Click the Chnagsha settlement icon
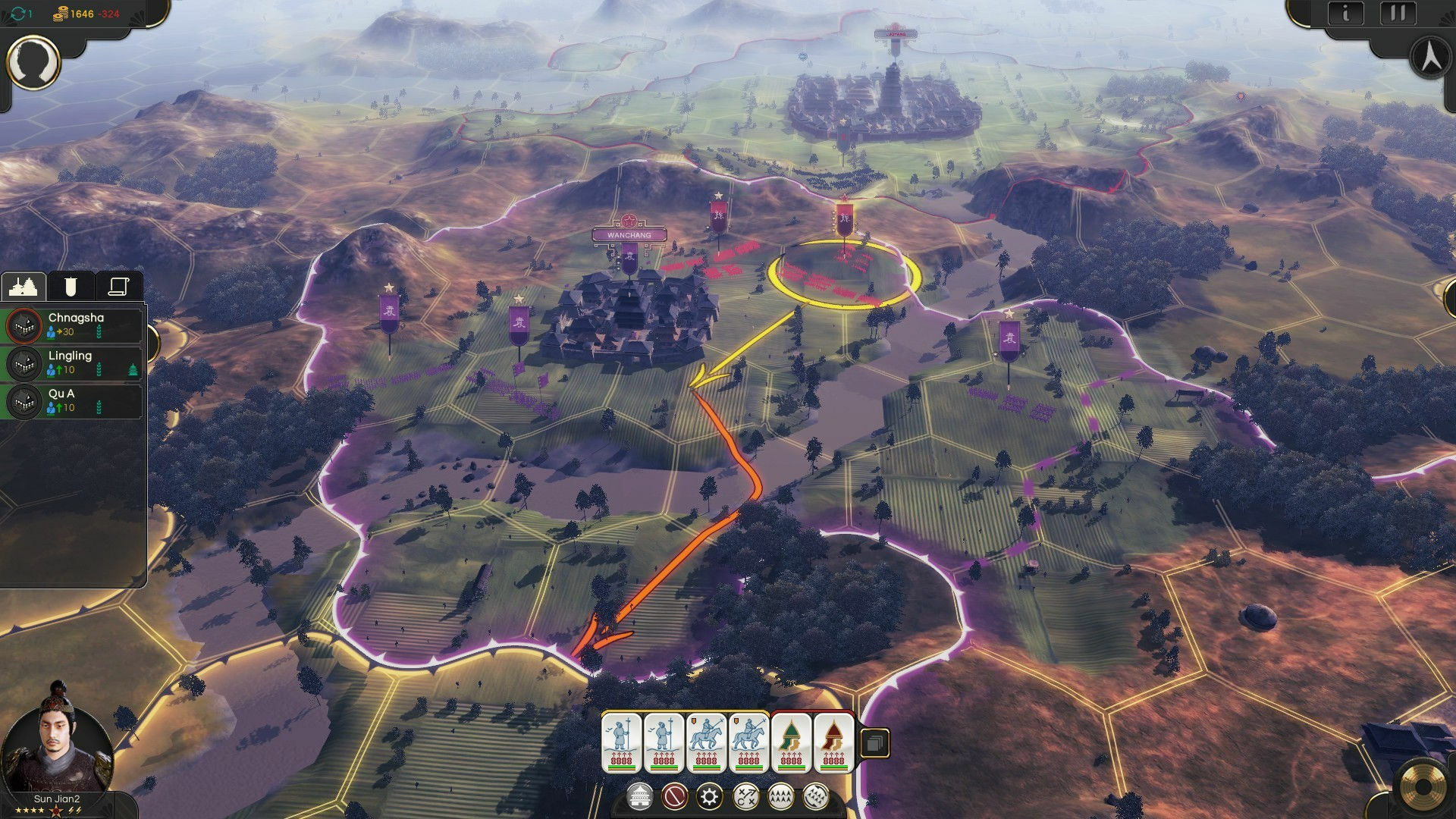The image size is (1456, 819). [x=23, y=326]
